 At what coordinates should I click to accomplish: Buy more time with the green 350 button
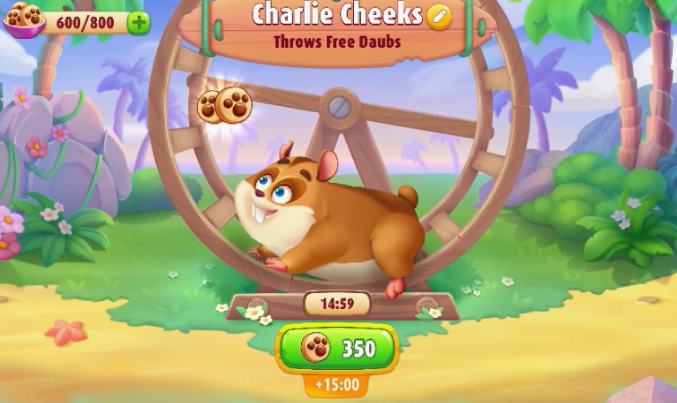coord(336,348)
